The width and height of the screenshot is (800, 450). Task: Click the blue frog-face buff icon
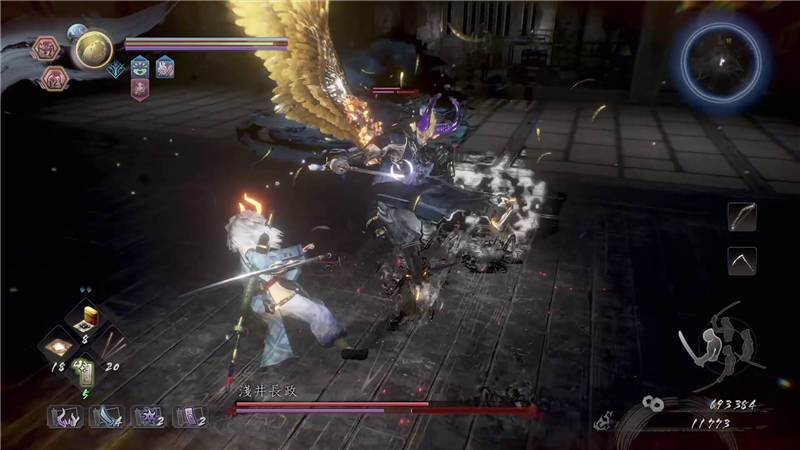click(140, 66)
